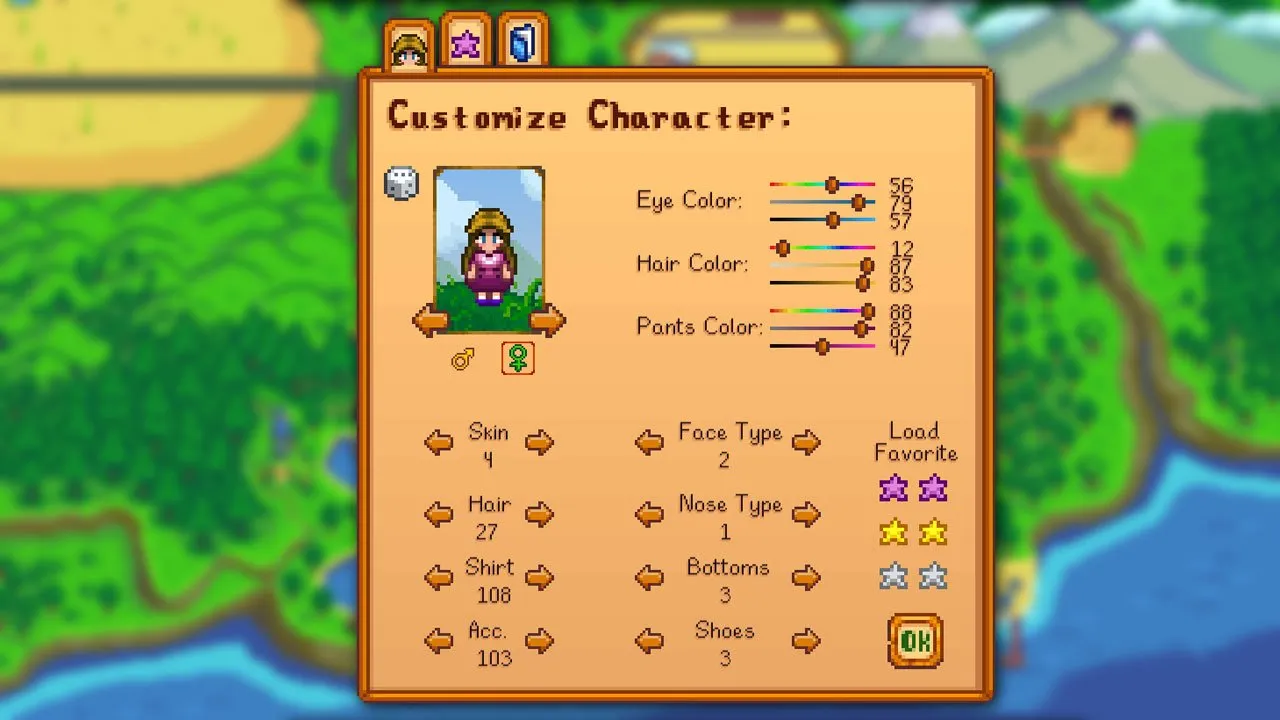The width and height of the screenshot is (1280, 720).
Task: Rotate the character preview to the right
Action: (x=547, y=321)
